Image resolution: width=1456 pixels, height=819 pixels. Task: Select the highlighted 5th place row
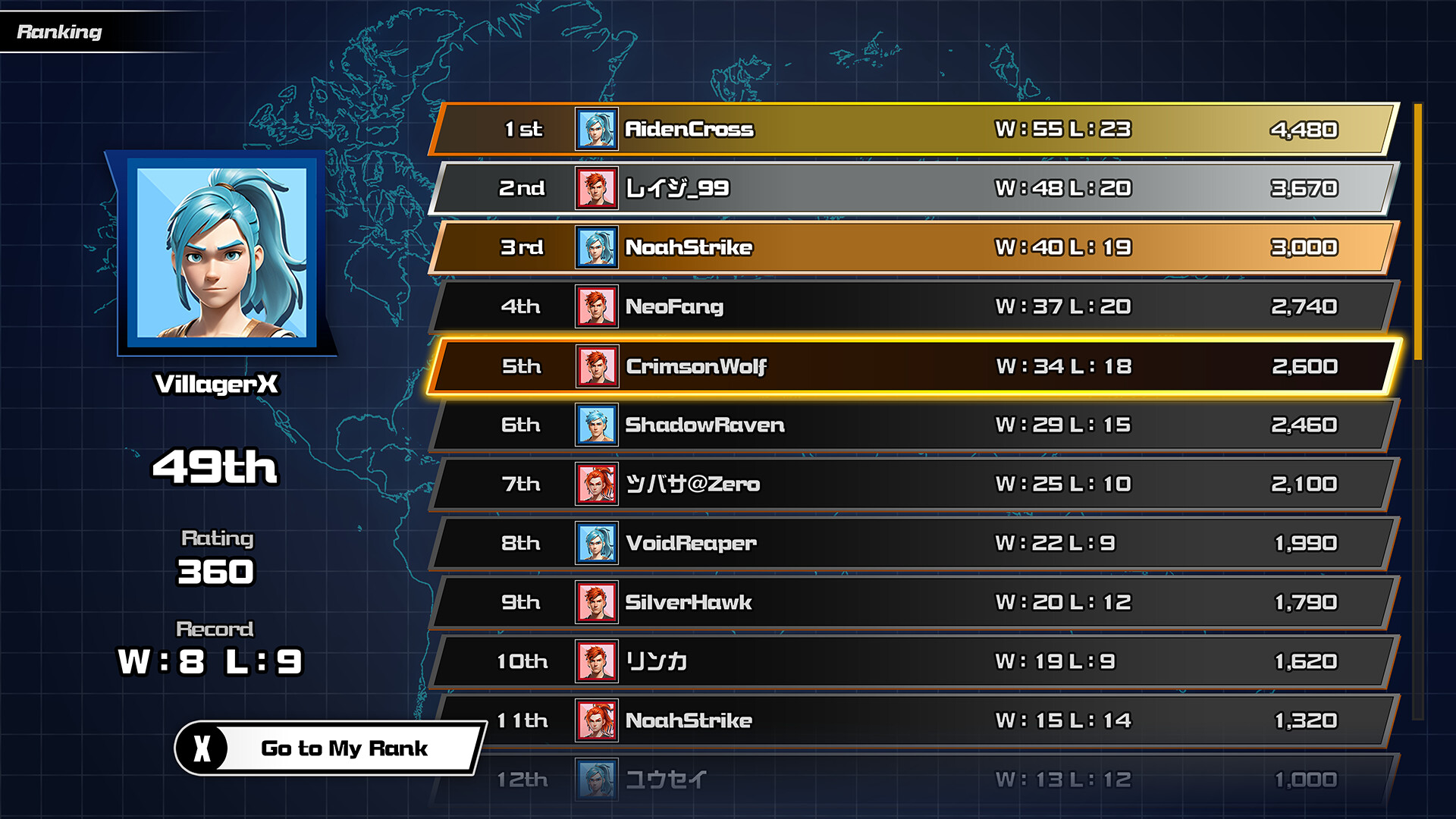point(872,366)
